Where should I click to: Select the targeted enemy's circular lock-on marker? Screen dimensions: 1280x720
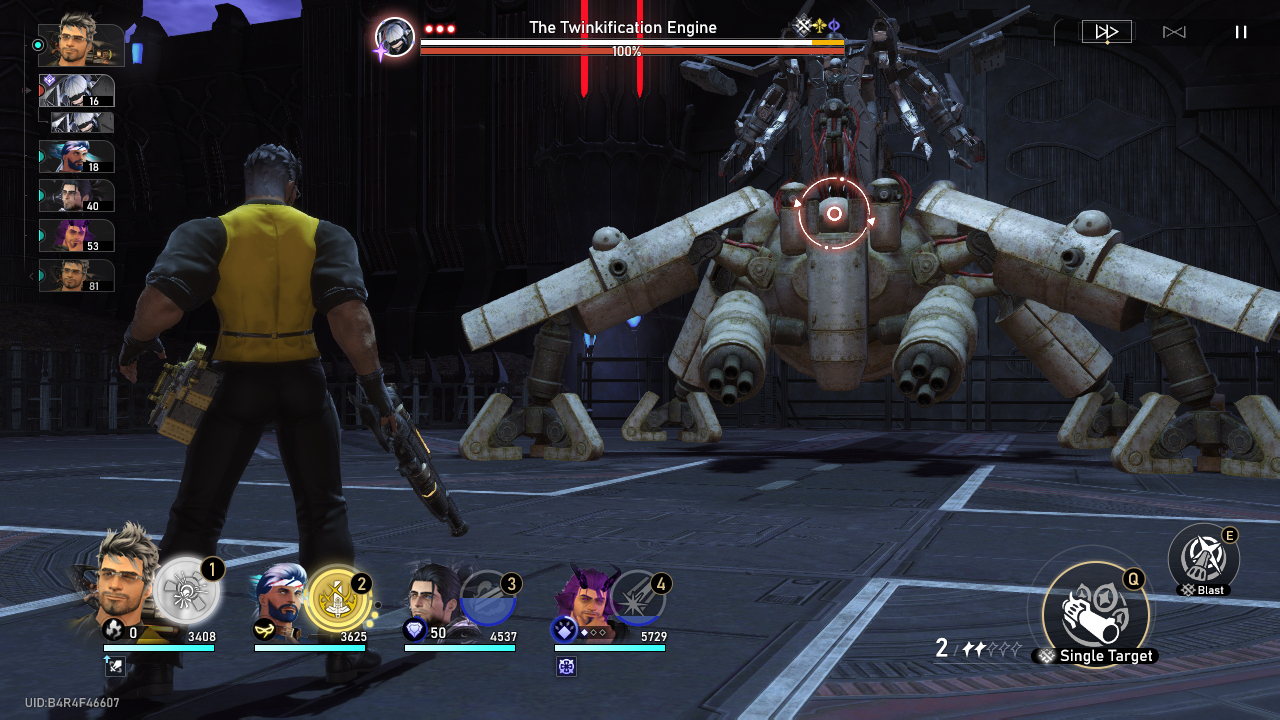click(834, 214)
